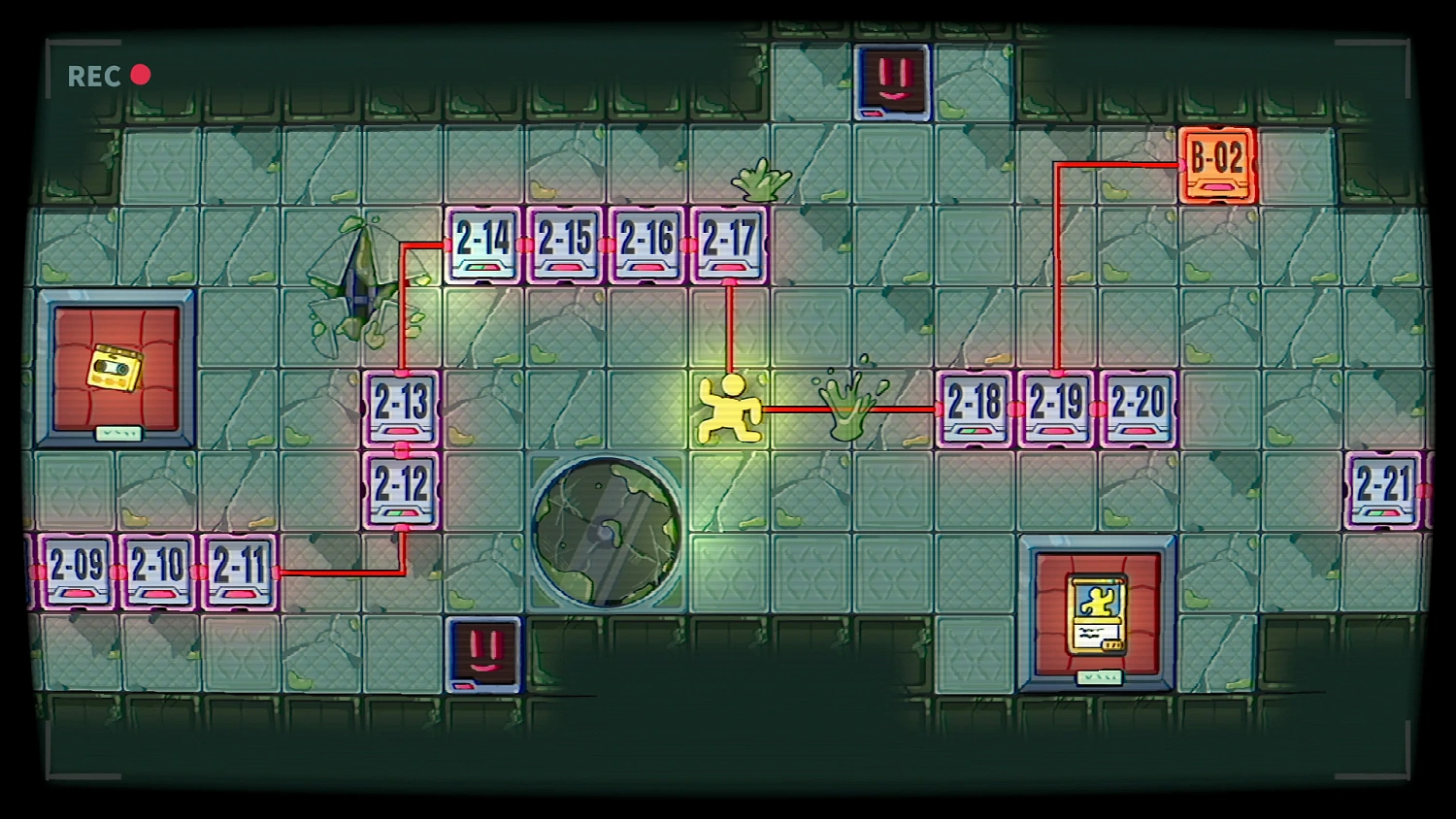Select level 2-14 at the top path
This screenshot has height=819, width=1456.
click(x=480, y=243)
